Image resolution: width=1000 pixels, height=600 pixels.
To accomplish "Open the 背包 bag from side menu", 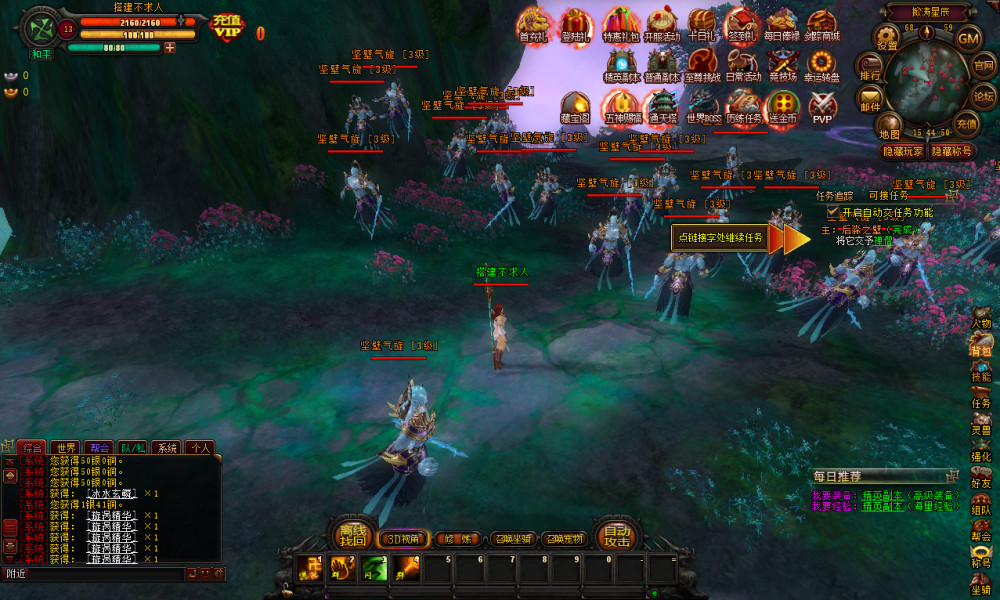I will pos(981,346).
